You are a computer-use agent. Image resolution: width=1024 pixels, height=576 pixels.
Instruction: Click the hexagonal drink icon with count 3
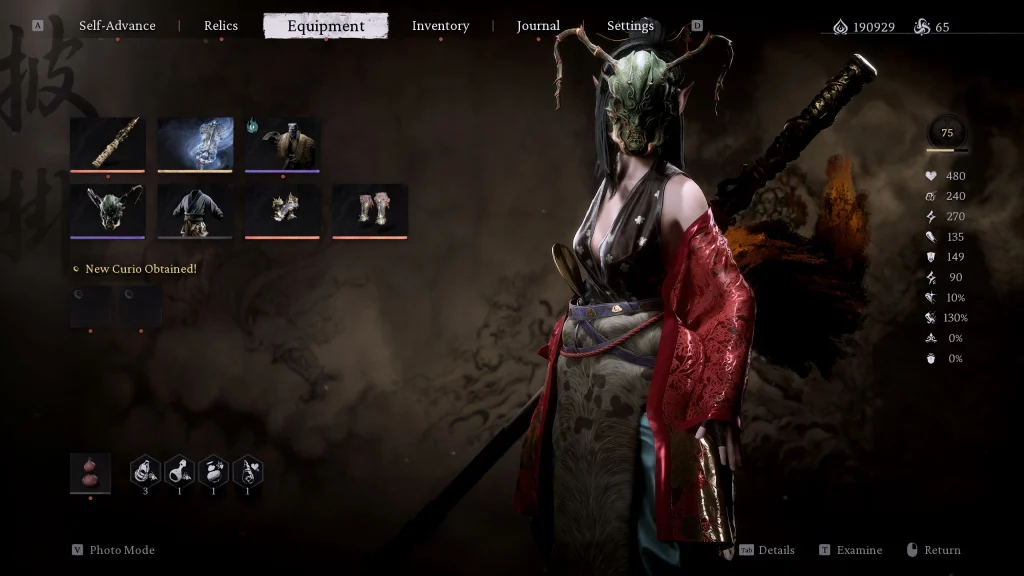coord(146,470)
